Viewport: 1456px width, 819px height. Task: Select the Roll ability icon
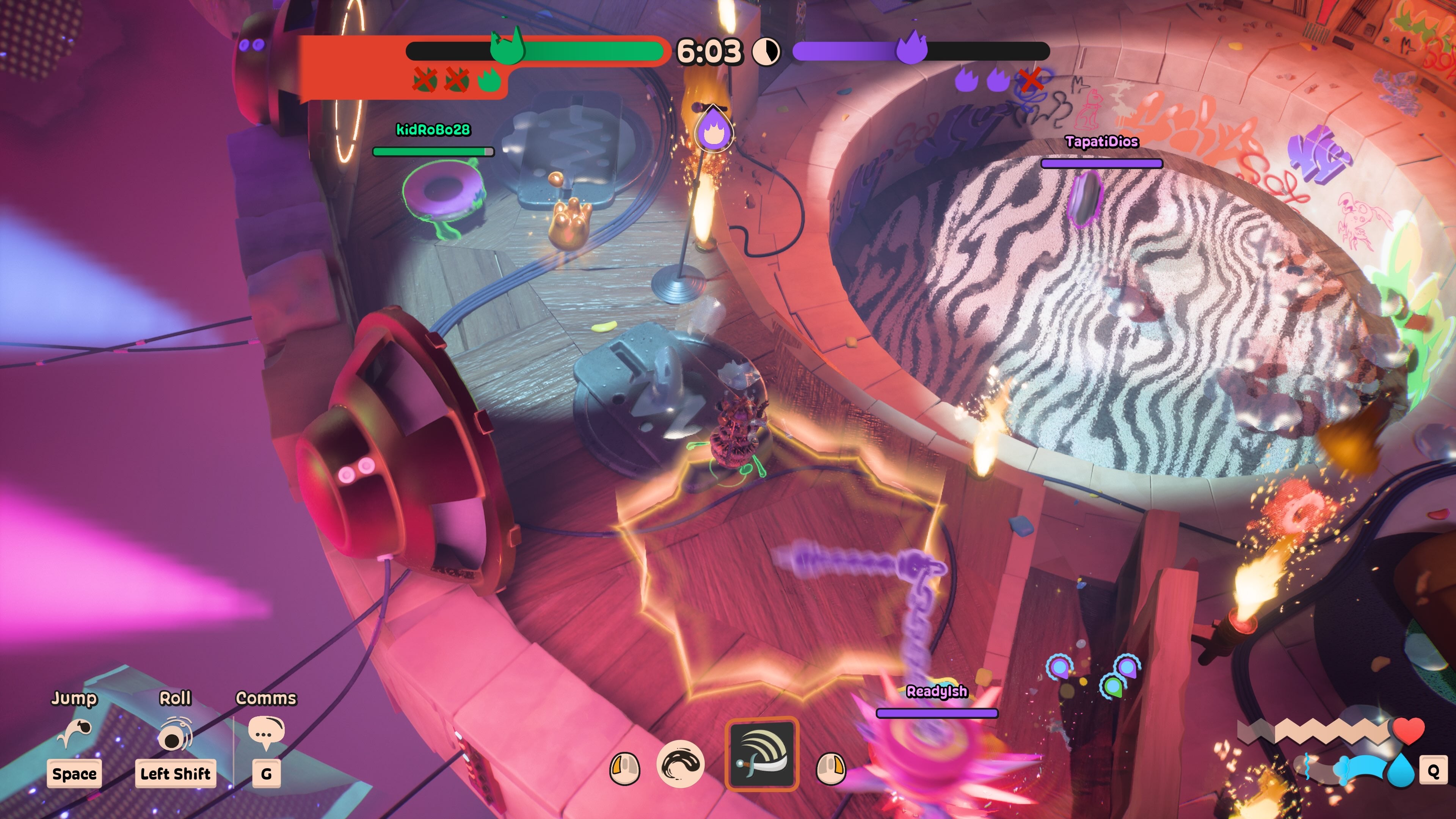point(175,734)
